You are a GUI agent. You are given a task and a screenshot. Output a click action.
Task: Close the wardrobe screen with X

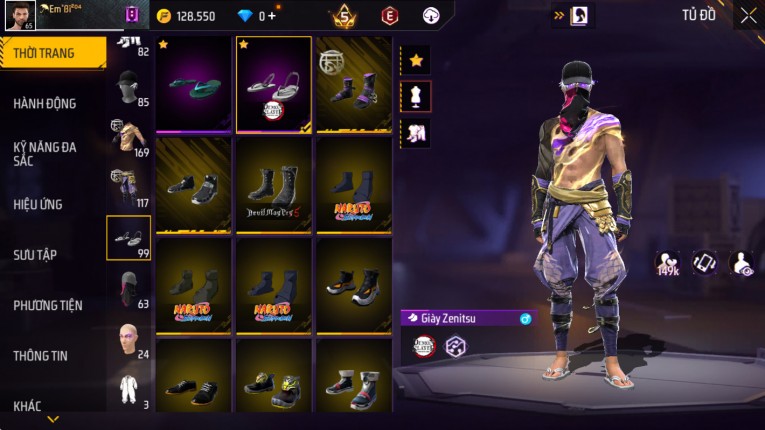[748, 15]
